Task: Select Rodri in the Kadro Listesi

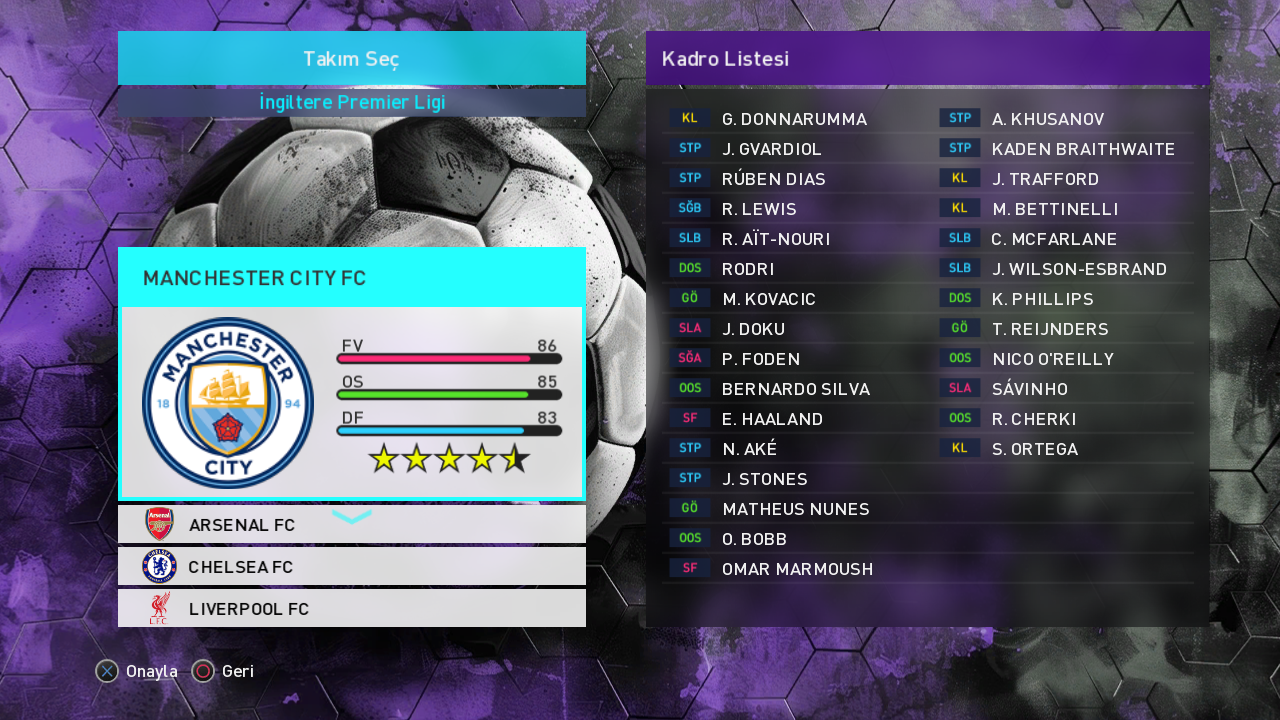Action: tap(748, 269)
